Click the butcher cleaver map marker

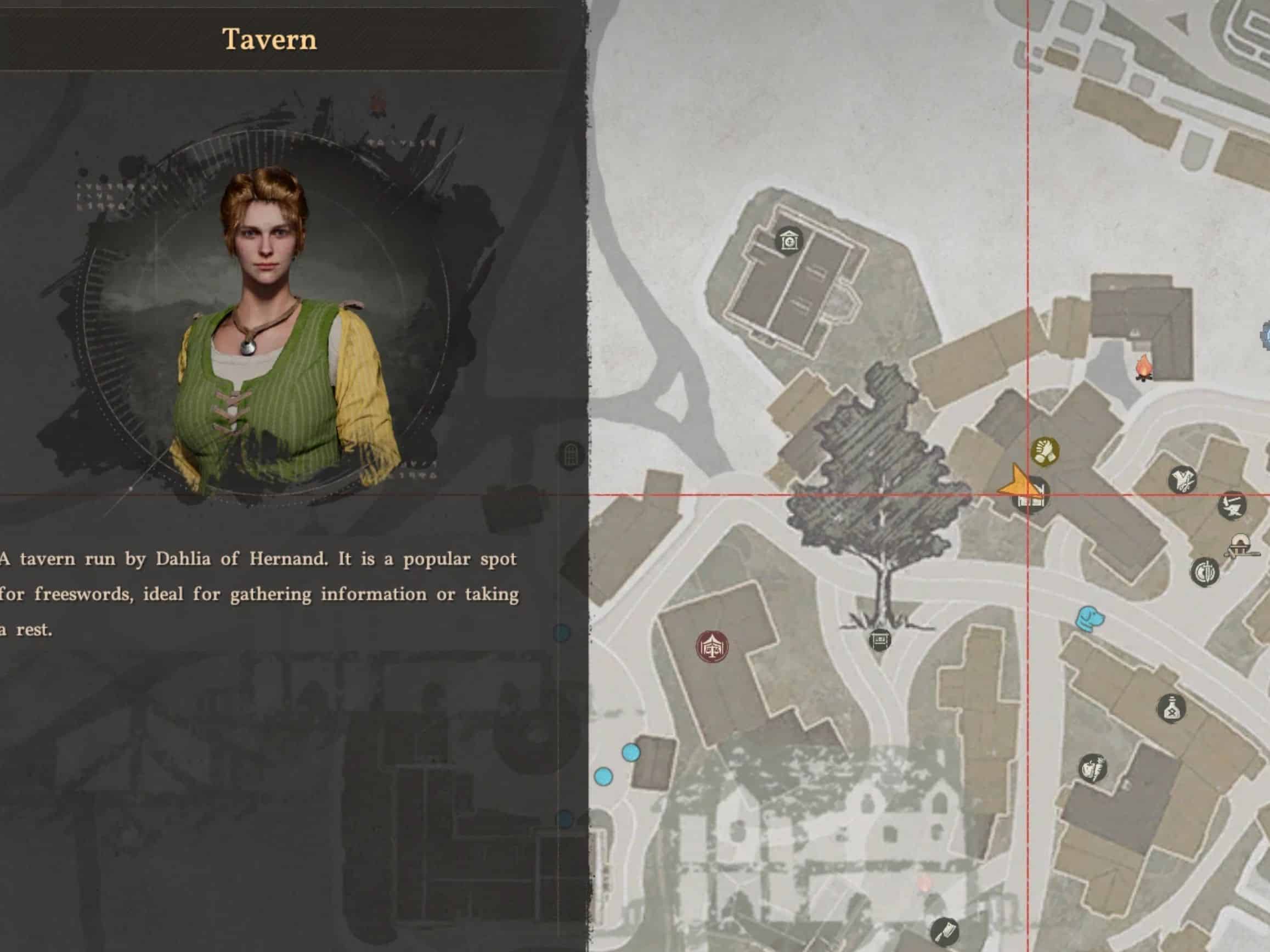pyautogui.click(x=945, y=931)
